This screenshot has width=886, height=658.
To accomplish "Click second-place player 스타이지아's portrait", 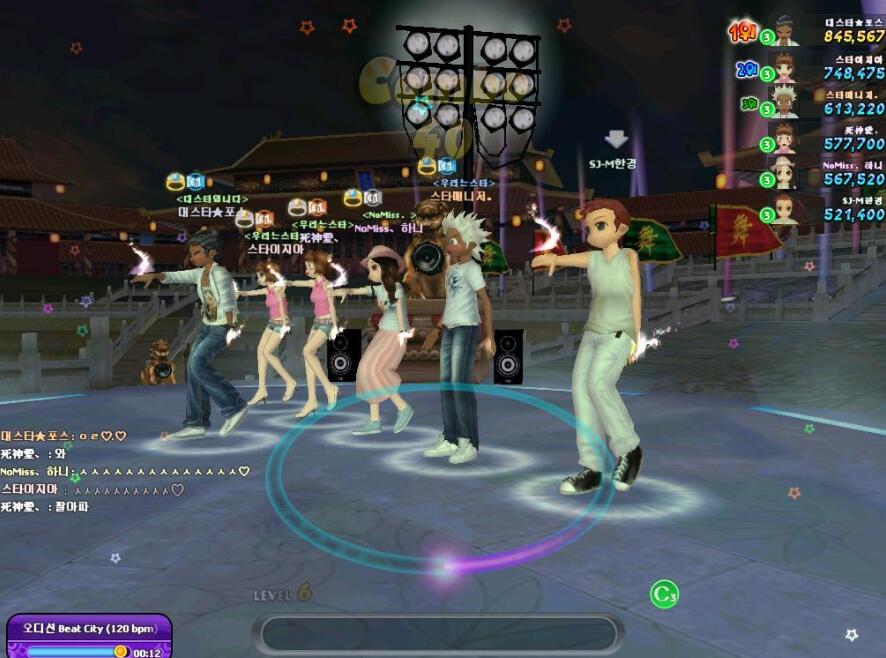I will (x=785, y=68).
